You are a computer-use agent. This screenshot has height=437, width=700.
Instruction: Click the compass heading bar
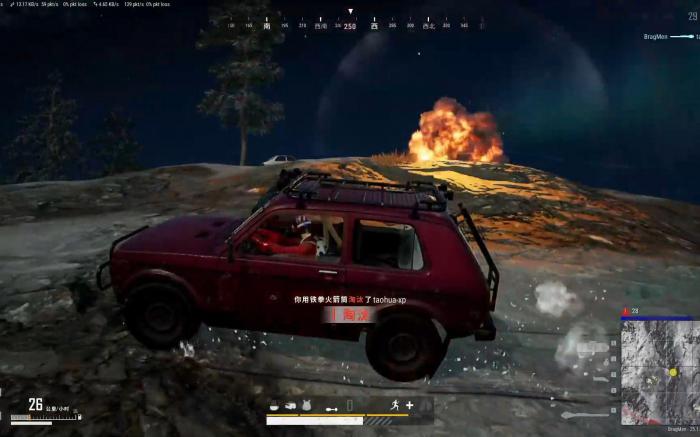[x=350, y=25]
